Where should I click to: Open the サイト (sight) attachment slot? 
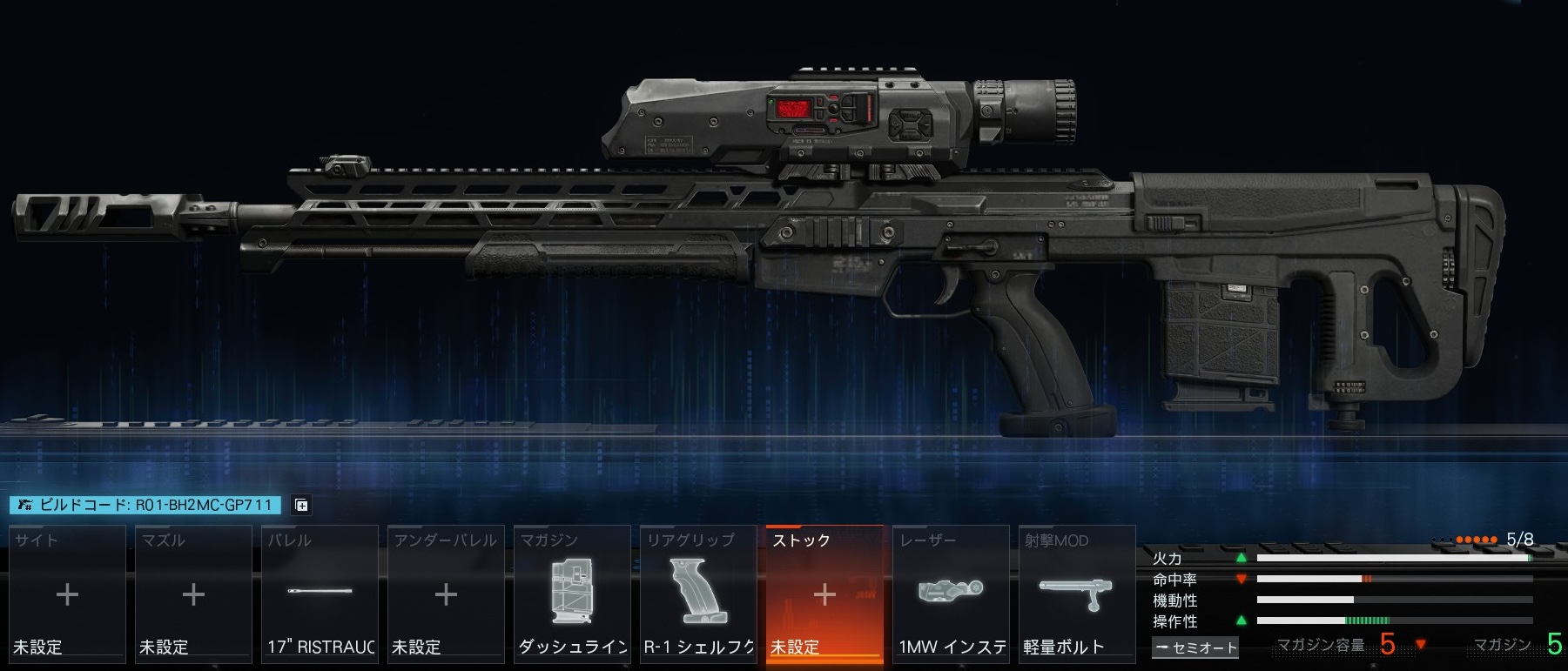[67, 594]
